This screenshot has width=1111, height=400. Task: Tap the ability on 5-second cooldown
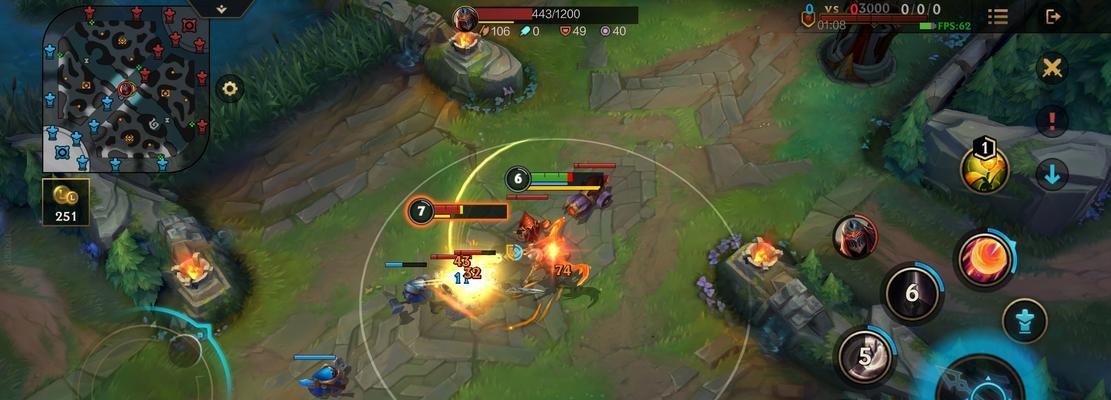click(x=867, y=356)
